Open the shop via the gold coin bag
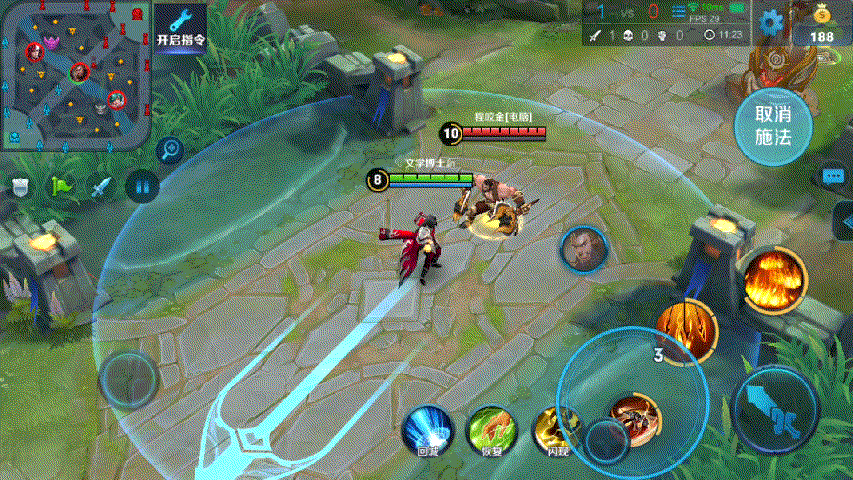Screen dimensions: 853x480 click(822, 22)
